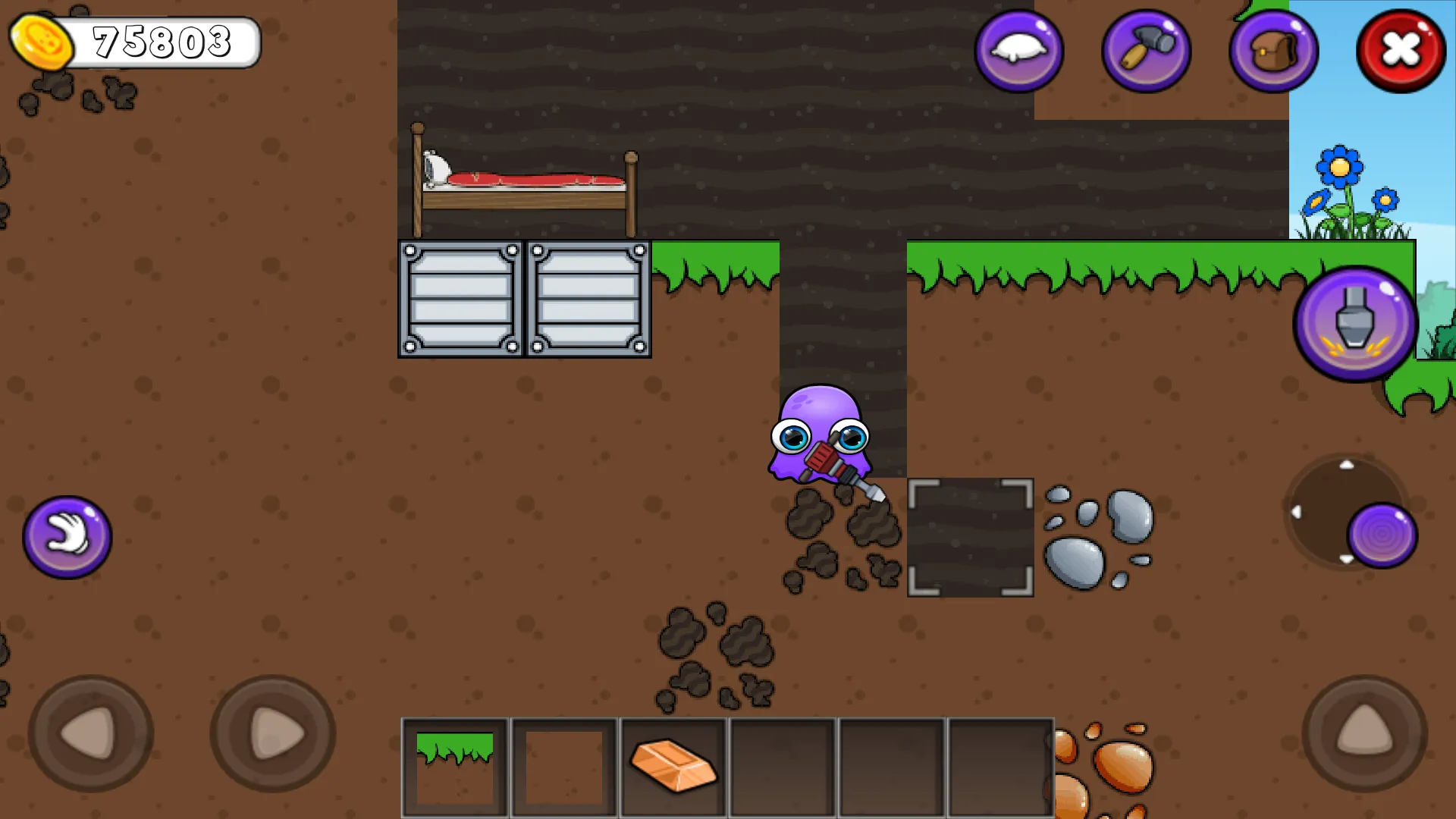This screenshot has width=1456, height=819.
Task: Tap the pillow icon to rest Moy
Action: pos(1018,50)
